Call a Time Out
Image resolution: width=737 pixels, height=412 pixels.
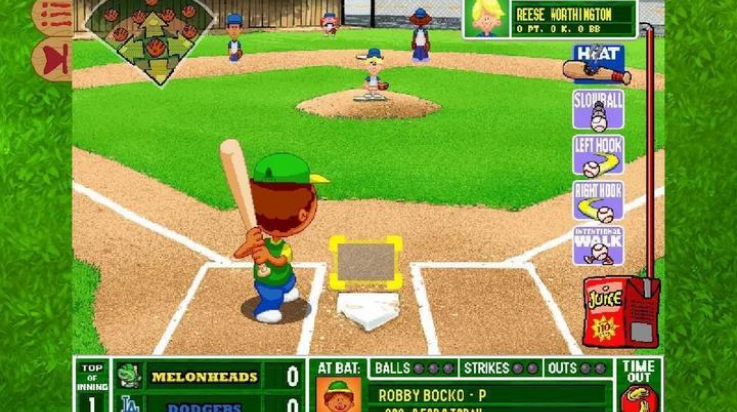coord(638,385)
